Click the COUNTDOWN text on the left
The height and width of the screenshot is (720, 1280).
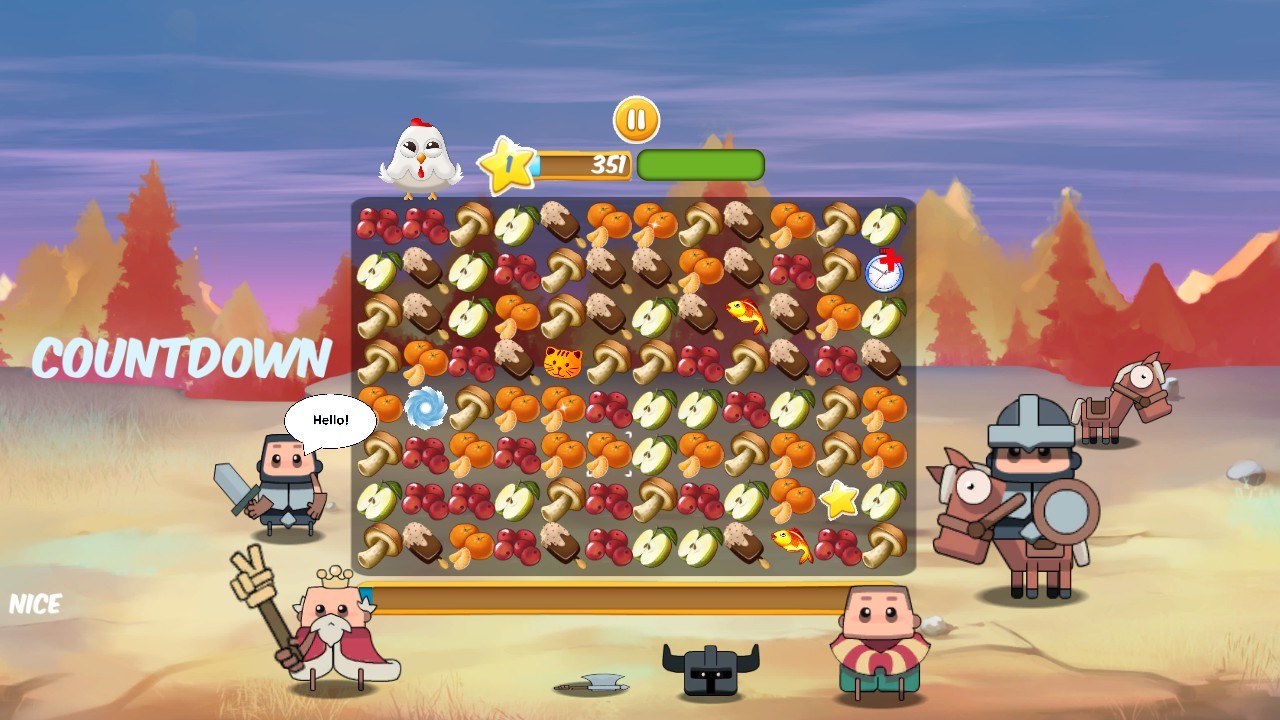click(182, 357)
